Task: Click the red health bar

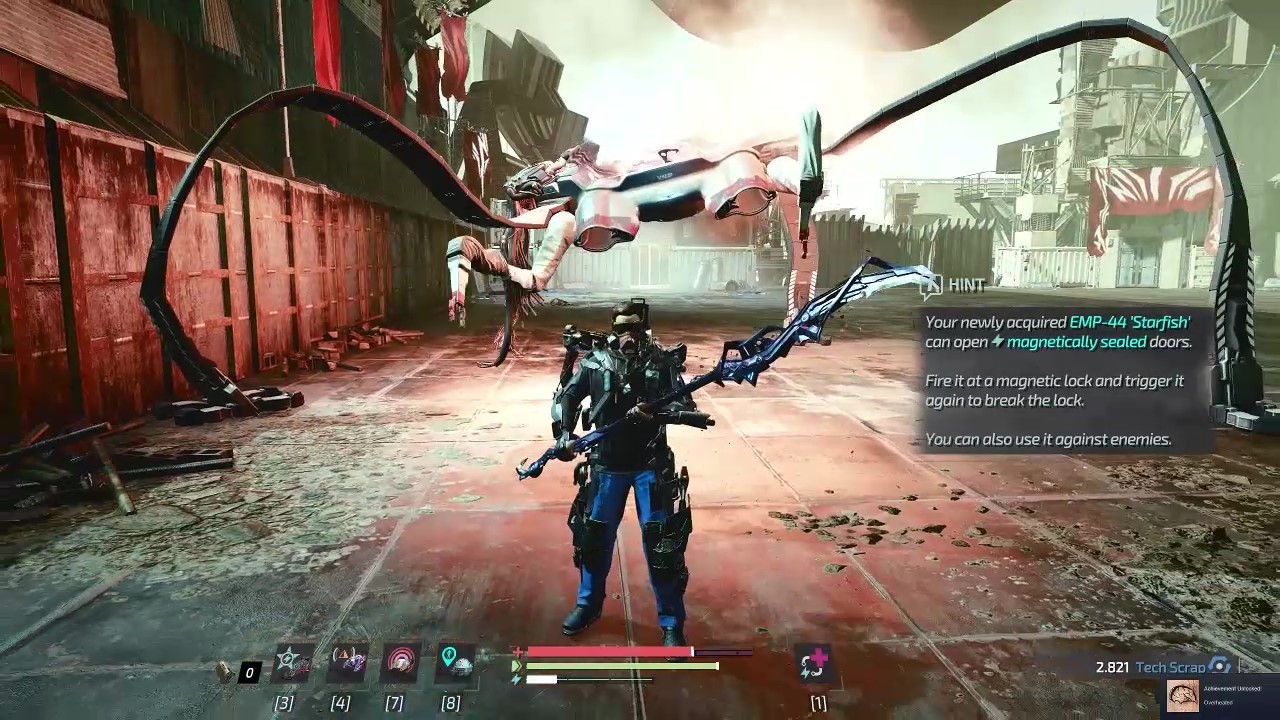Action: click(x=609, y=650)
